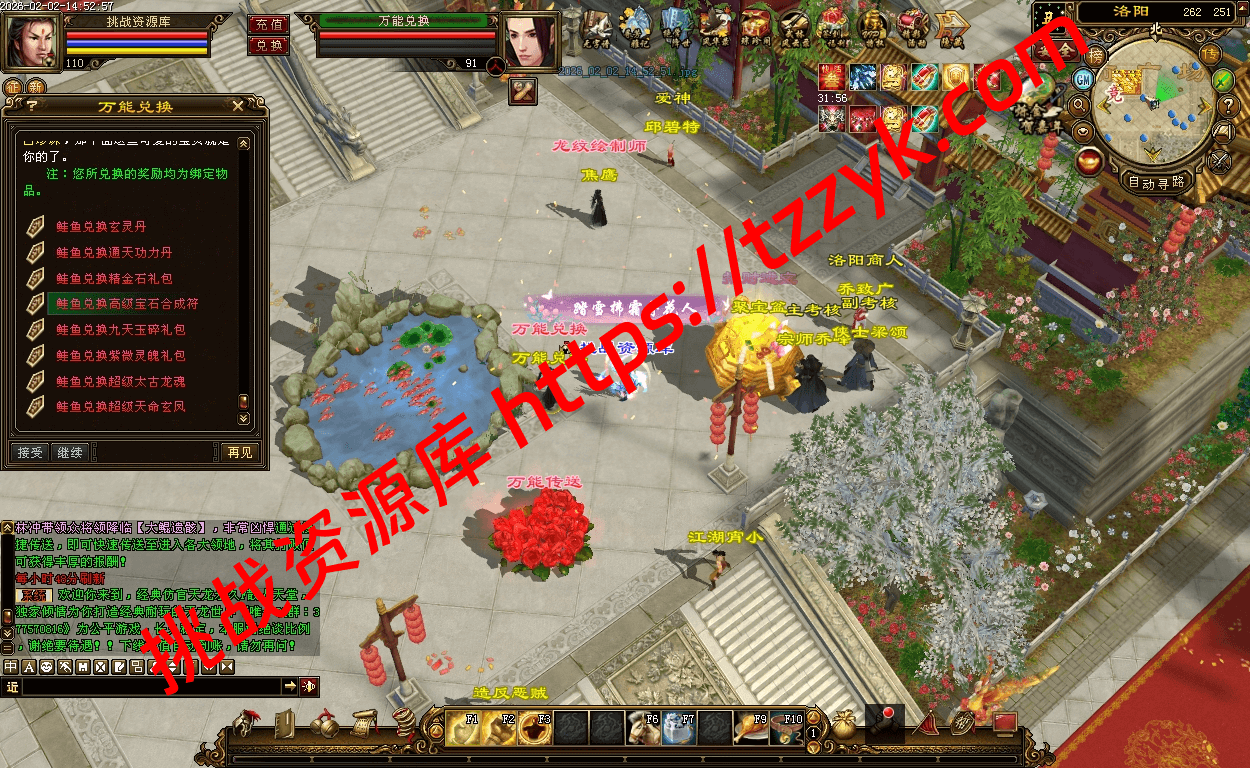Click the 兑换 exchange button

pos(267,45)
